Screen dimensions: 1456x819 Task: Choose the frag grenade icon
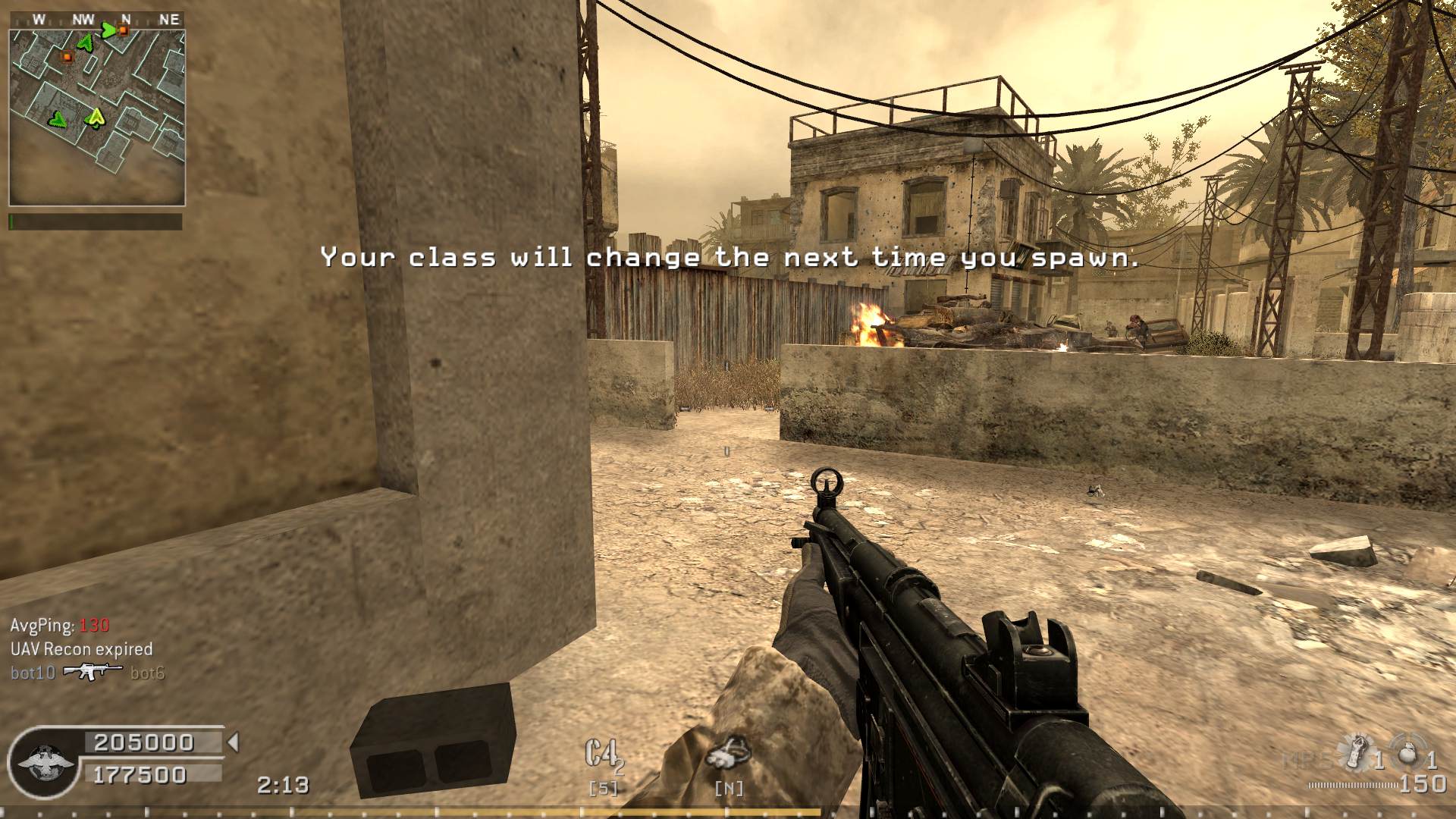coord(1407,752)
